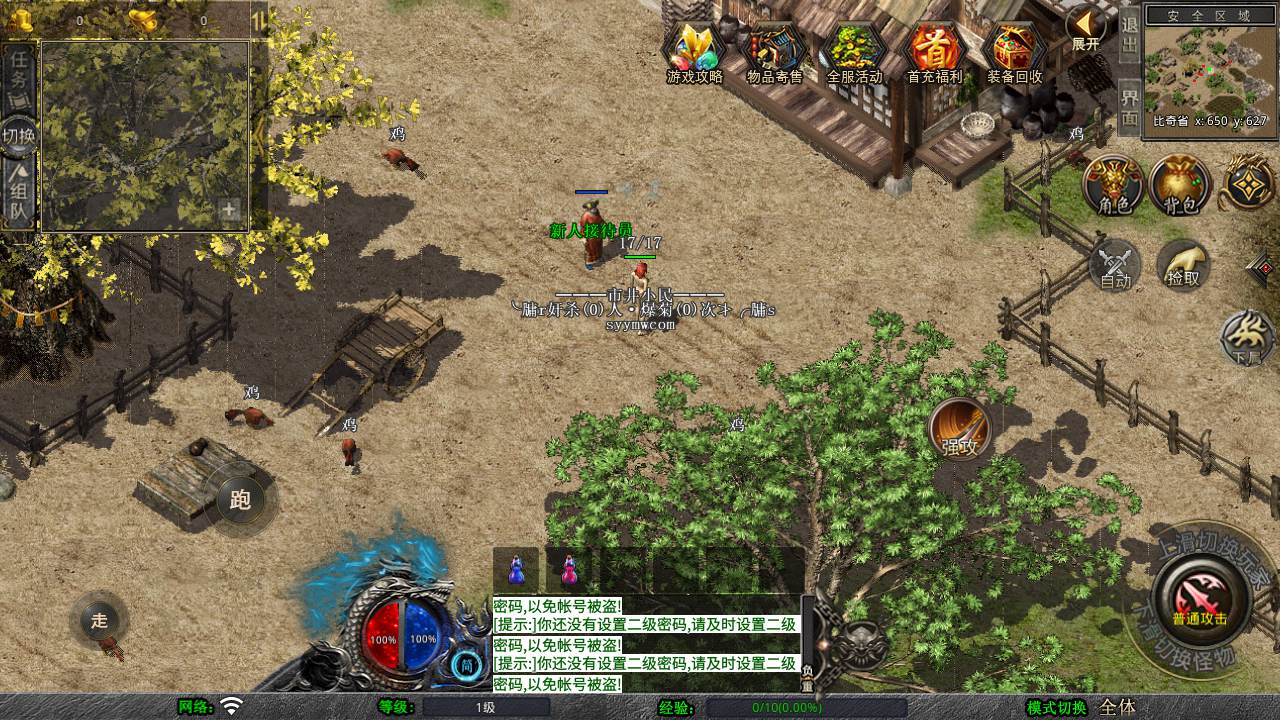Open the 物品寄售 consignment shop
Screen dimensions: 1280x720
tap(775, 48)
